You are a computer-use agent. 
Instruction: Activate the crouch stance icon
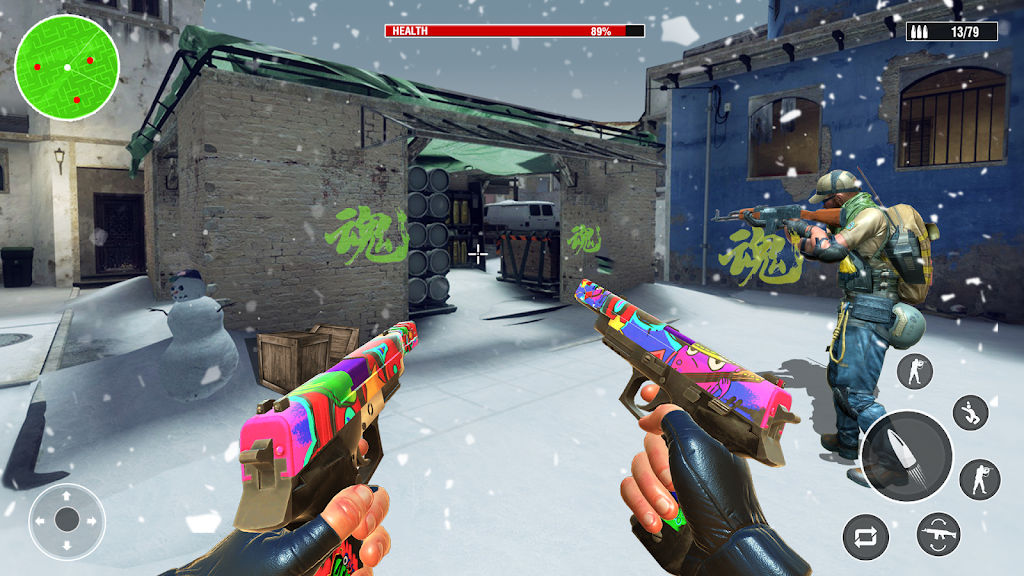[969, 412]
